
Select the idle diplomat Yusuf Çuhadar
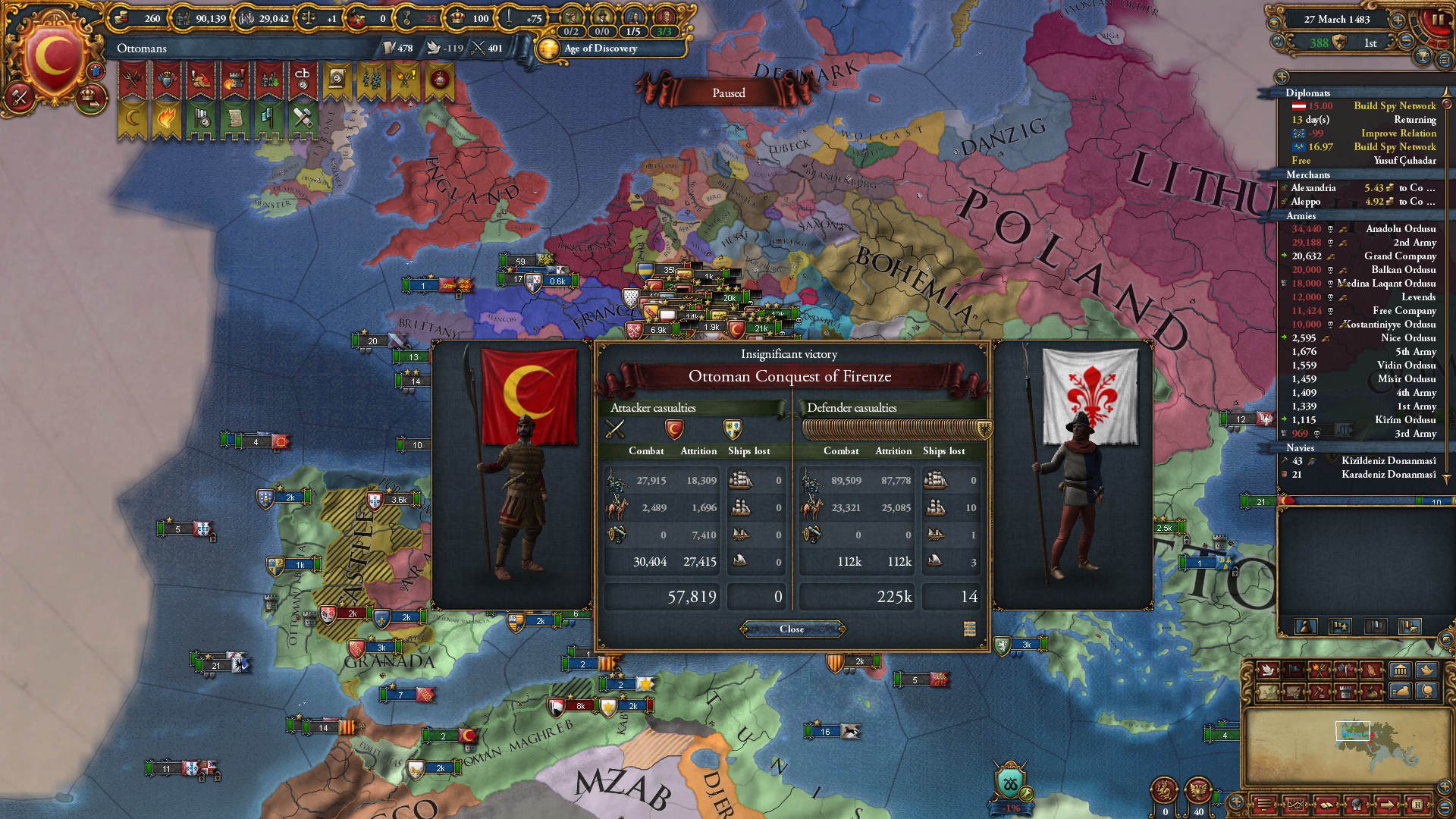(x=1363, y=161)
